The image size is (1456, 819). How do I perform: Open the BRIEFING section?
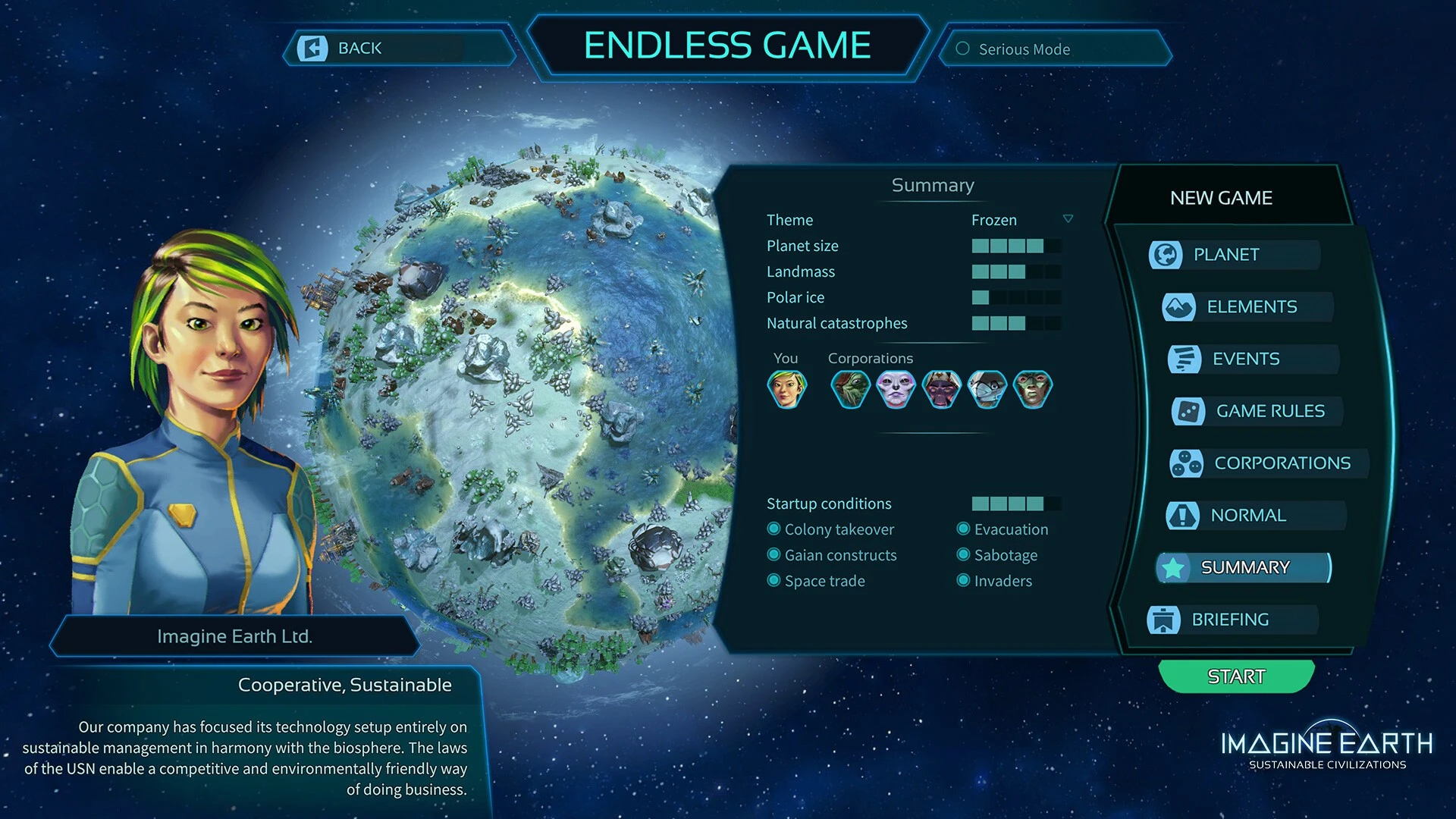pyautogui.click(x=1229, y=620)
